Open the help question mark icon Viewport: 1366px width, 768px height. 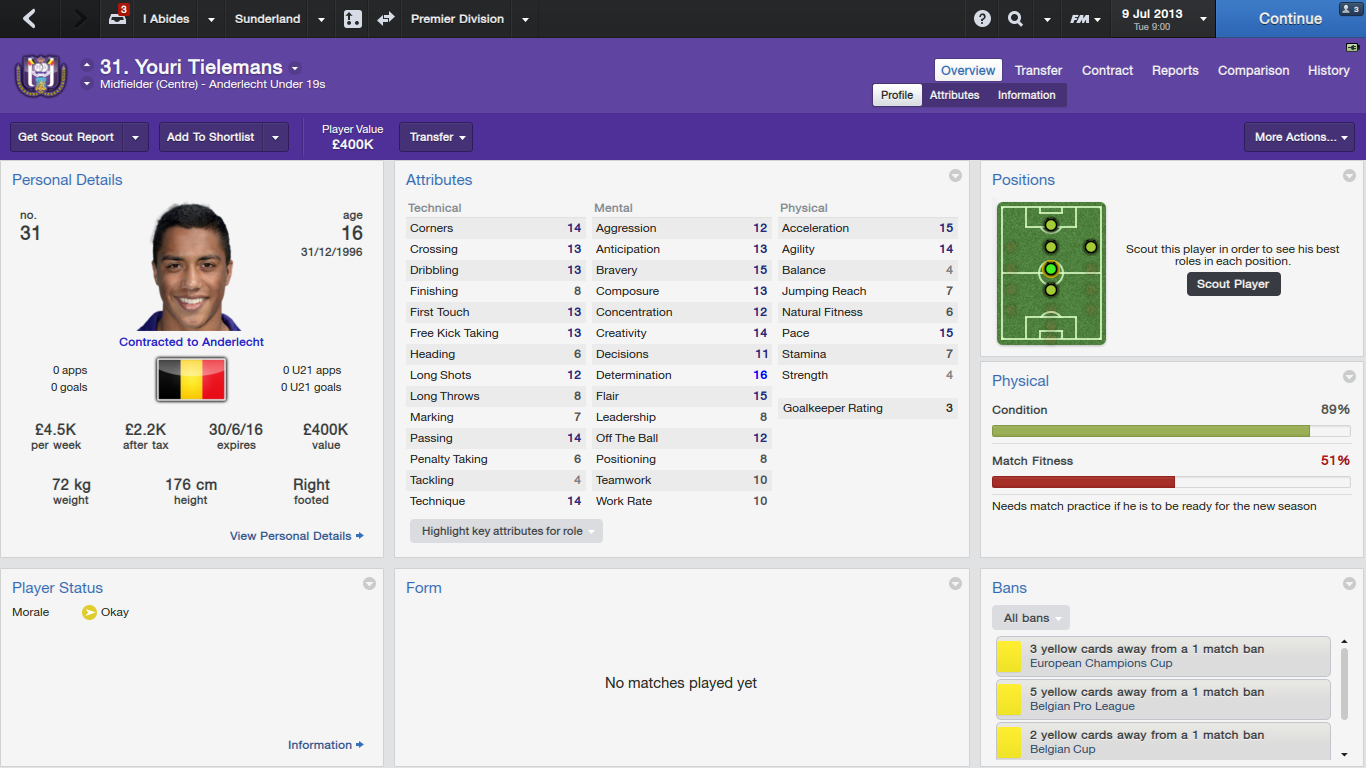pyautogui.click(x=982, y=18)
